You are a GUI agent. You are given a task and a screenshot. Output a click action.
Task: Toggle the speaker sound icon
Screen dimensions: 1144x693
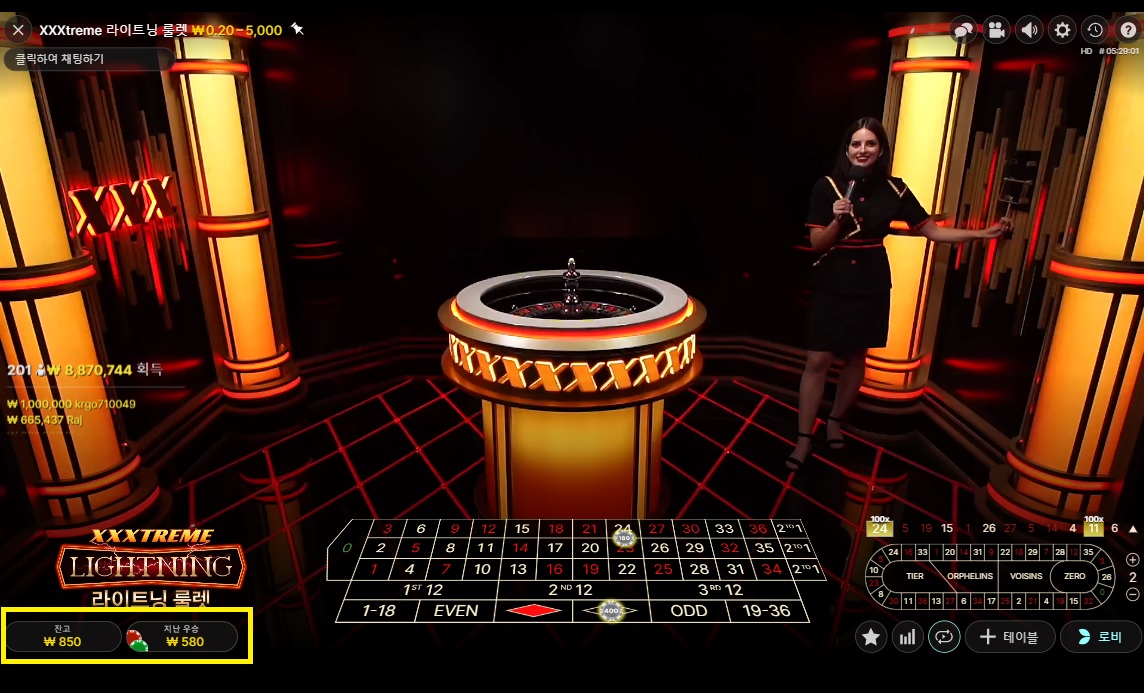coord(1029,30)
